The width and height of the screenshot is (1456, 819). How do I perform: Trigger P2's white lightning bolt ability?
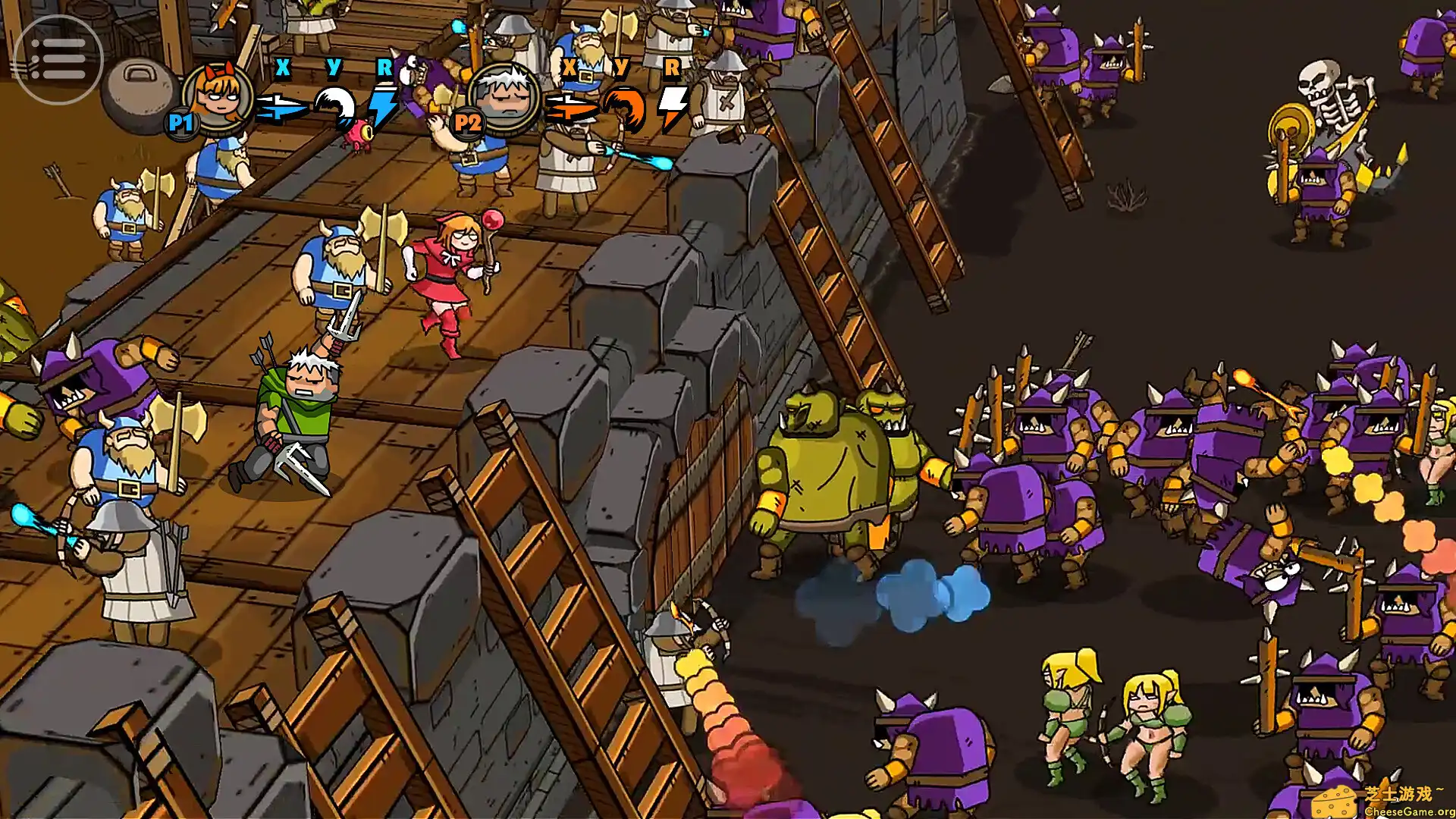coord(672,107)
